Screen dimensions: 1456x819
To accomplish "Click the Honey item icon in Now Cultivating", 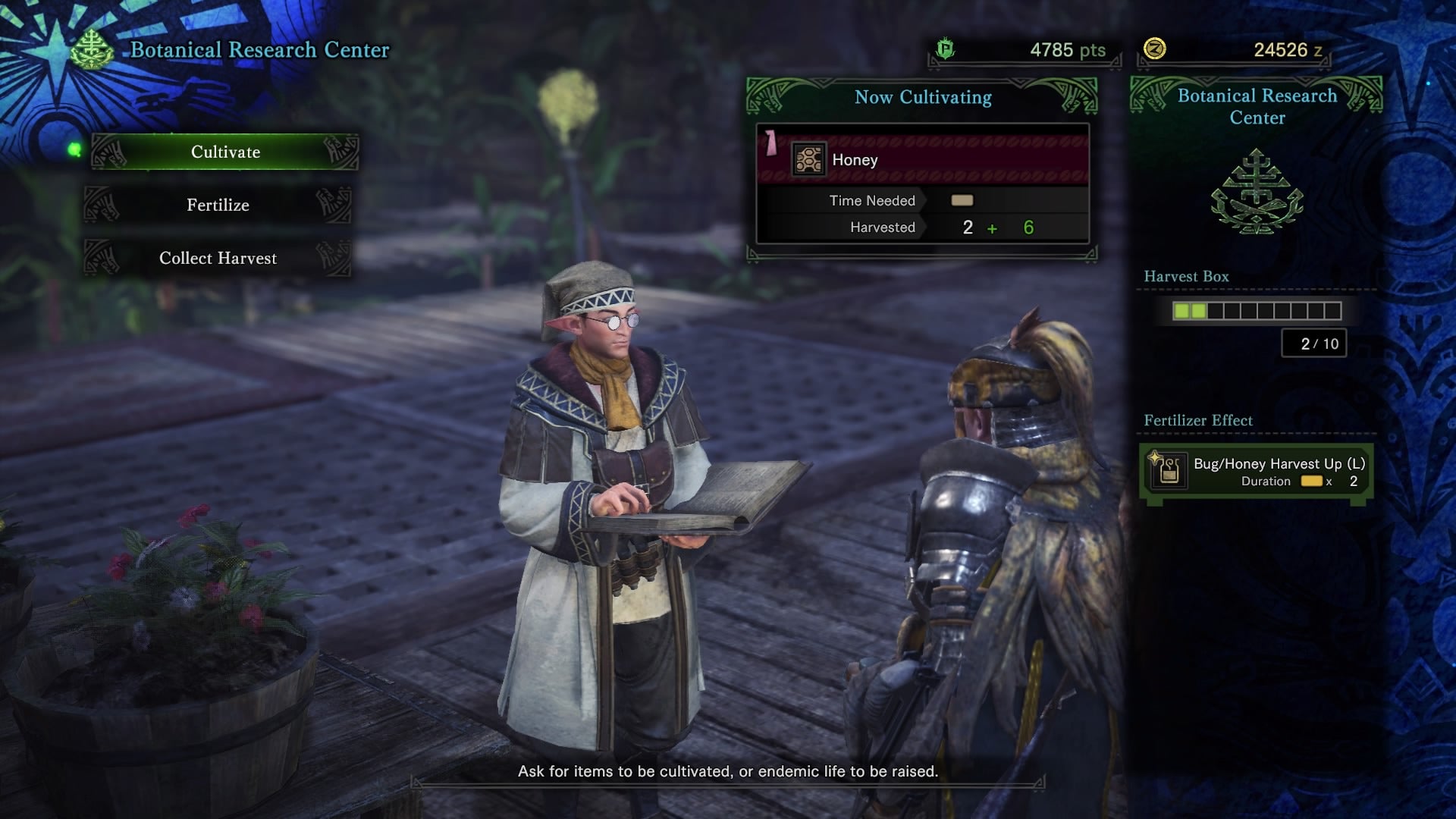I will (x=808, y=160).
